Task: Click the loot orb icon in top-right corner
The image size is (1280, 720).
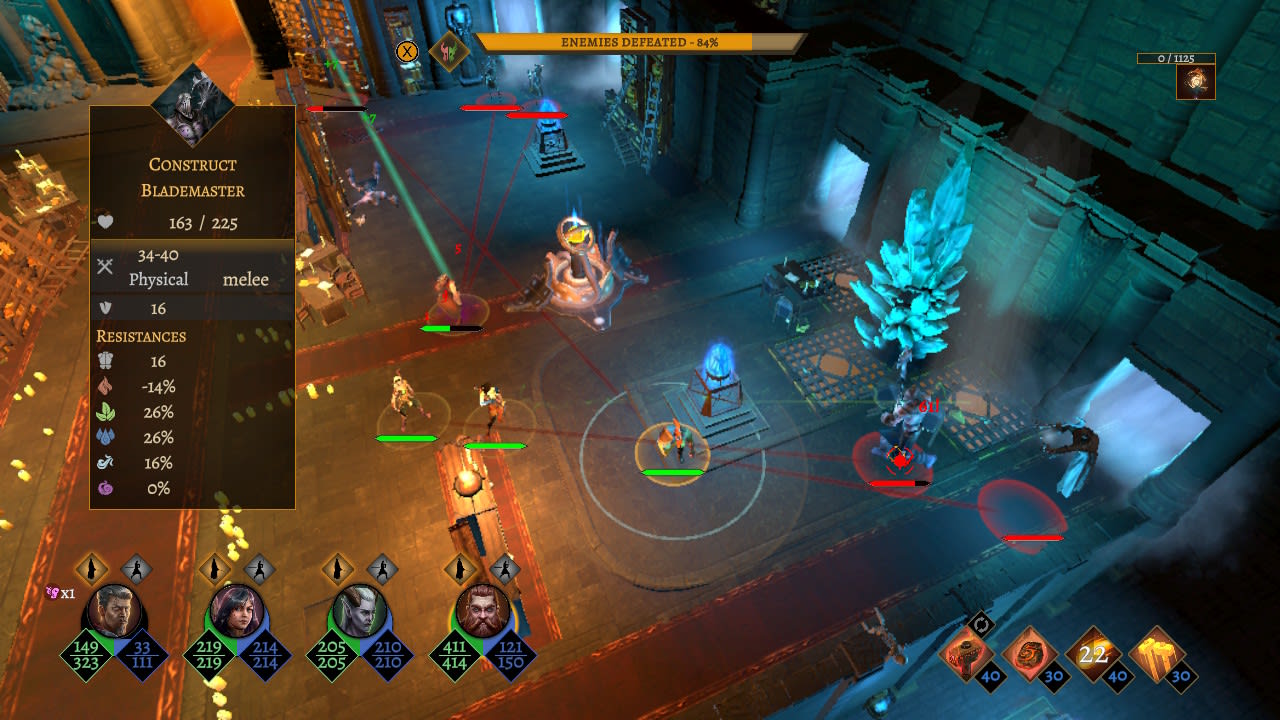Action: pos(1195,83)
